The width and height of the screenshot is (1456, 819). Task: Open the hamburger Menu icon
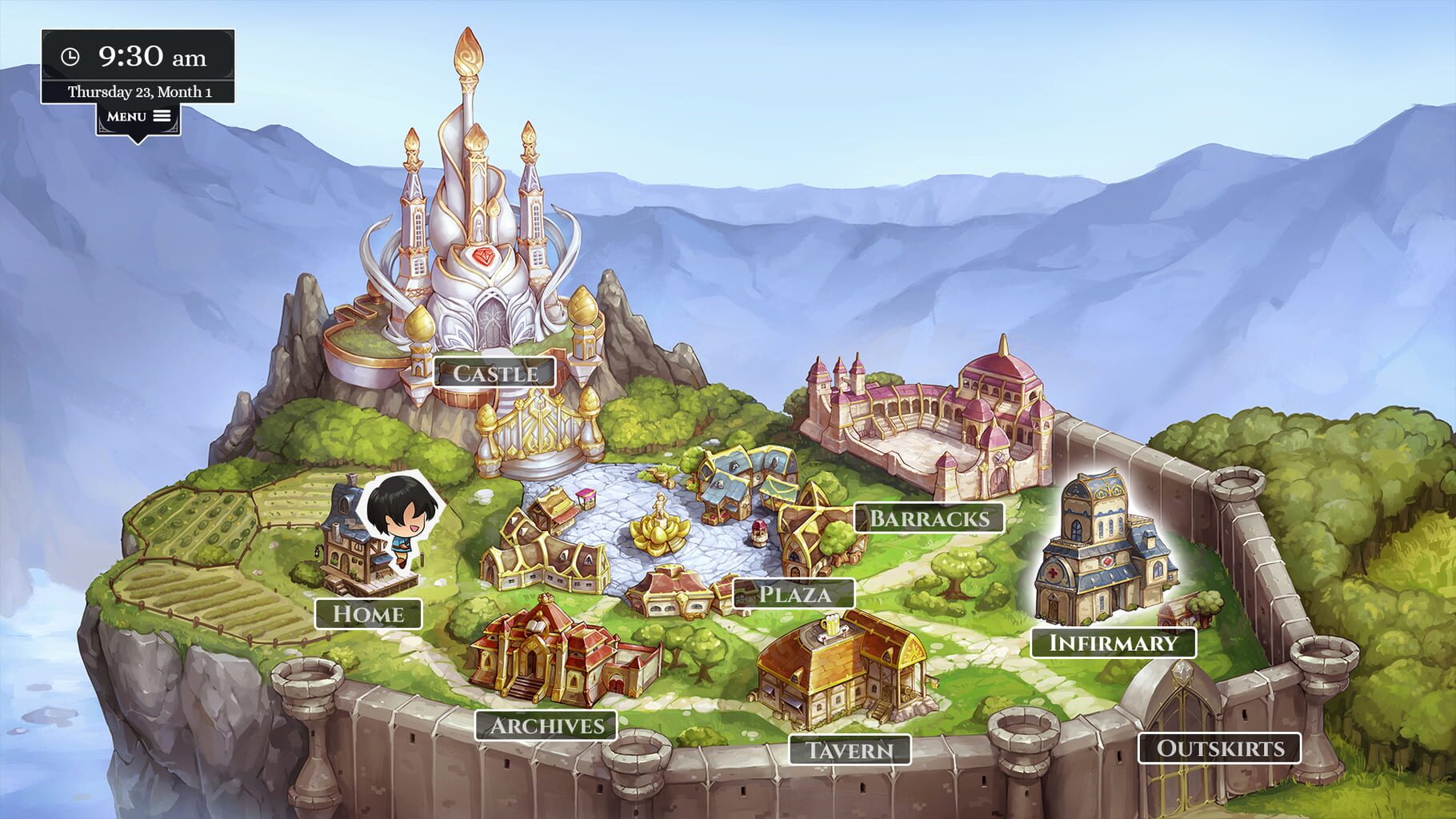click(162, 115)
